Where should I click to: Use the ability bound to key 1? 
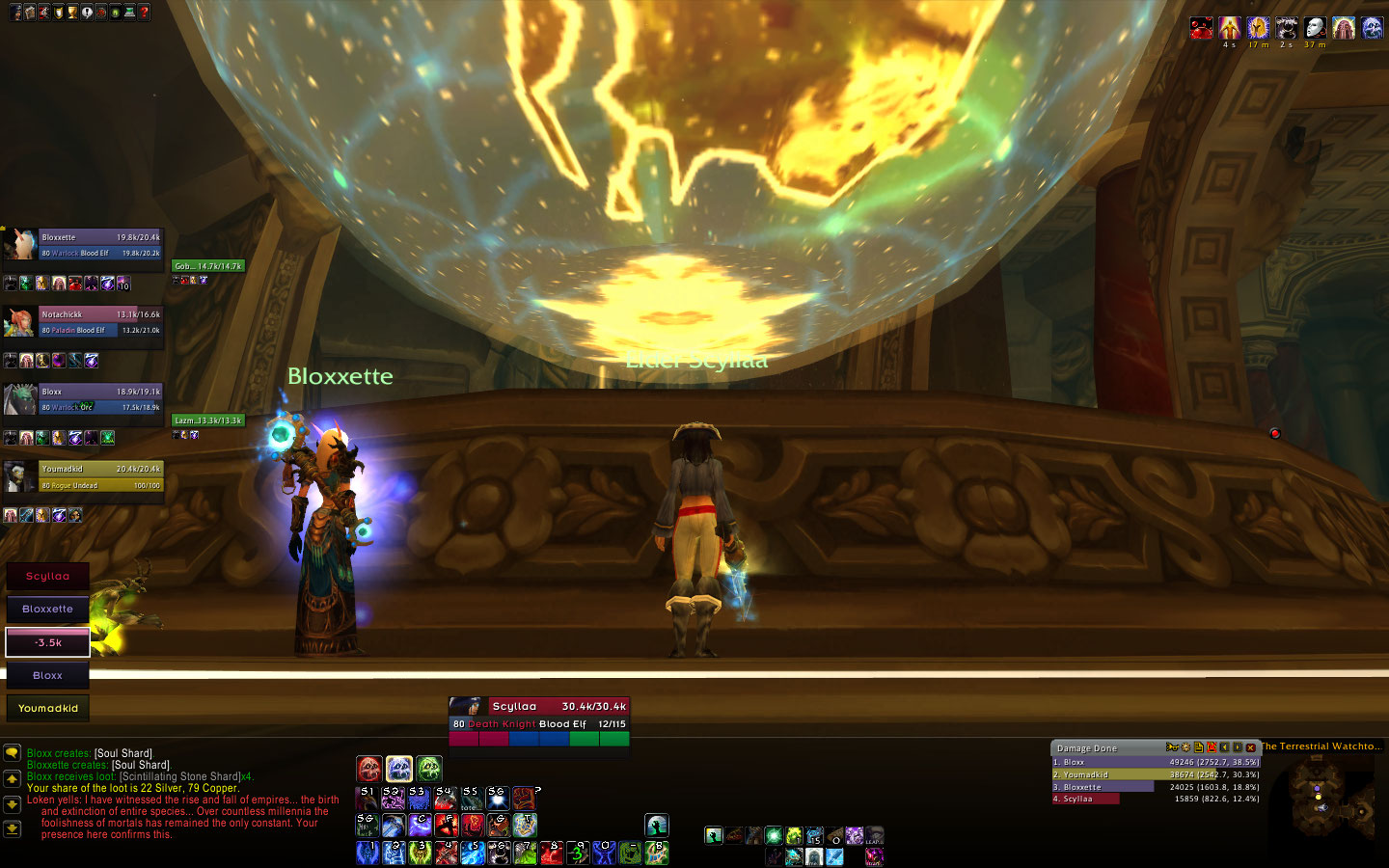[x=368, y=853]
